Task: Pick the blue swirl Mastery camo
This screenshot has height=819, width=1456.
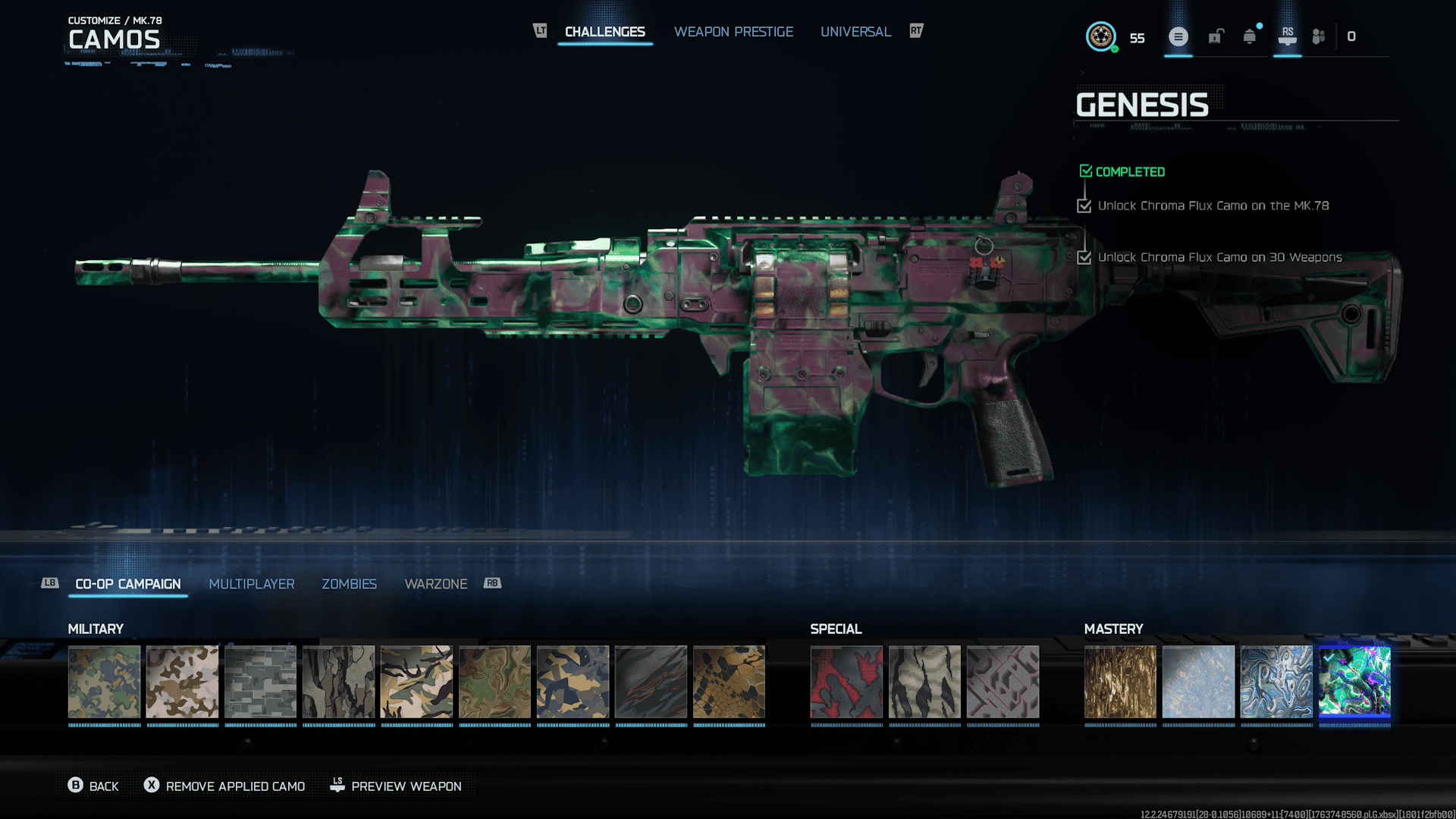Action: 1276,681
